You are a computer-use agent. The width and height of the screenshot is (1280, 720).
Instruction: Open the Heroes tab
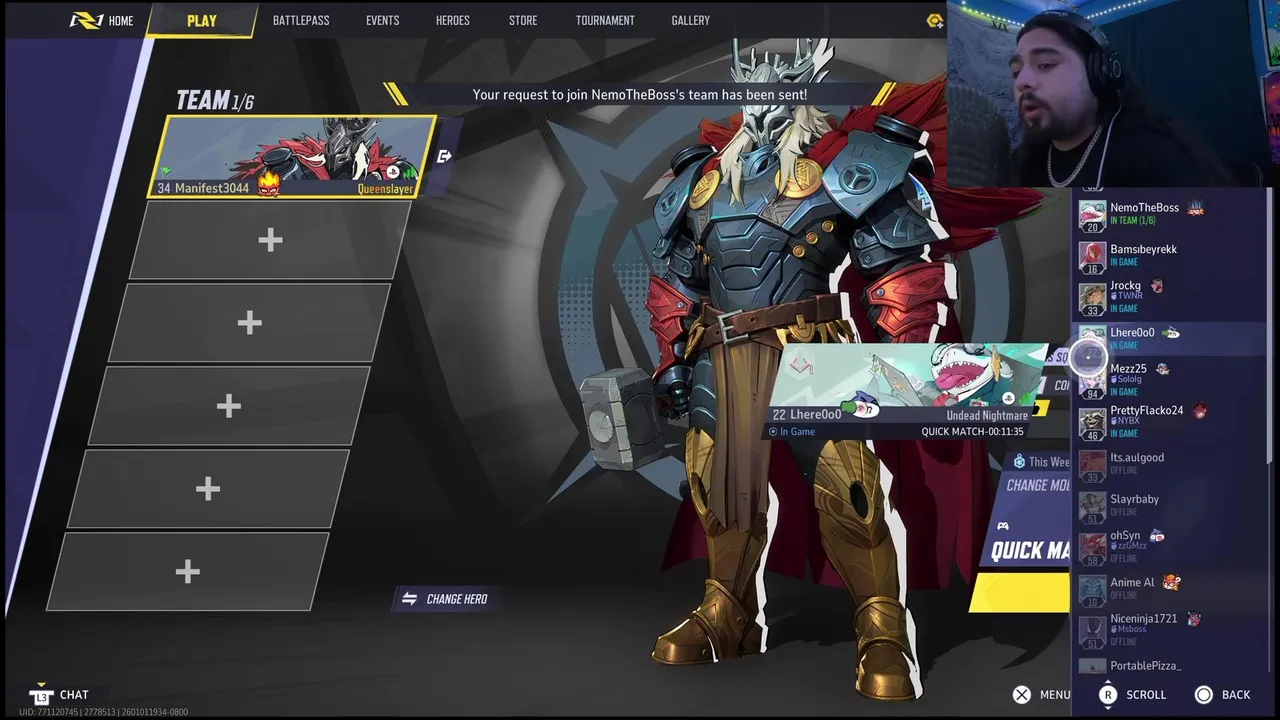tap(452, 20)
